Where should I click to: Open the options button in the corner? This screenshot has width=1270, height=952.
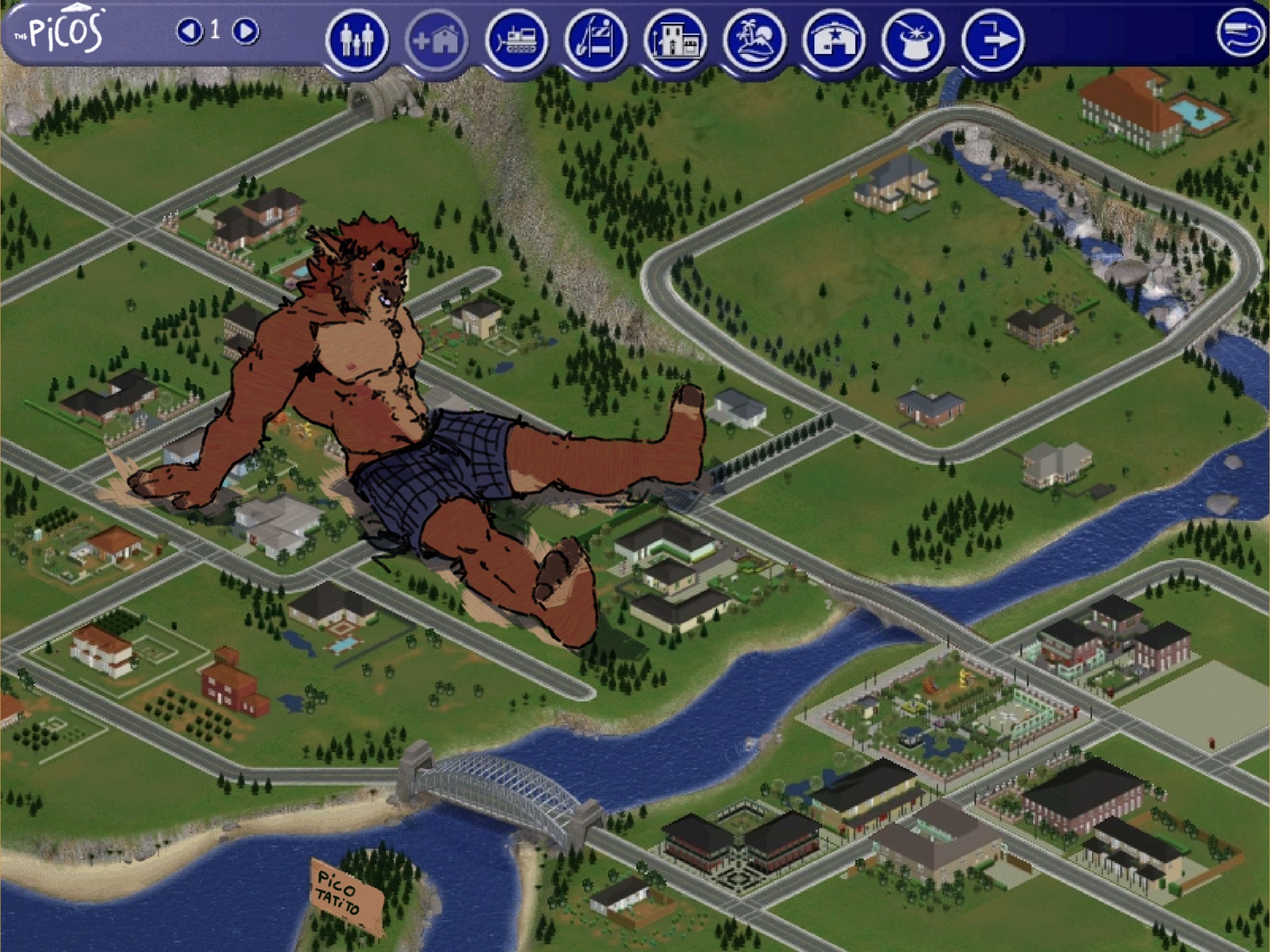point(1239,33)
